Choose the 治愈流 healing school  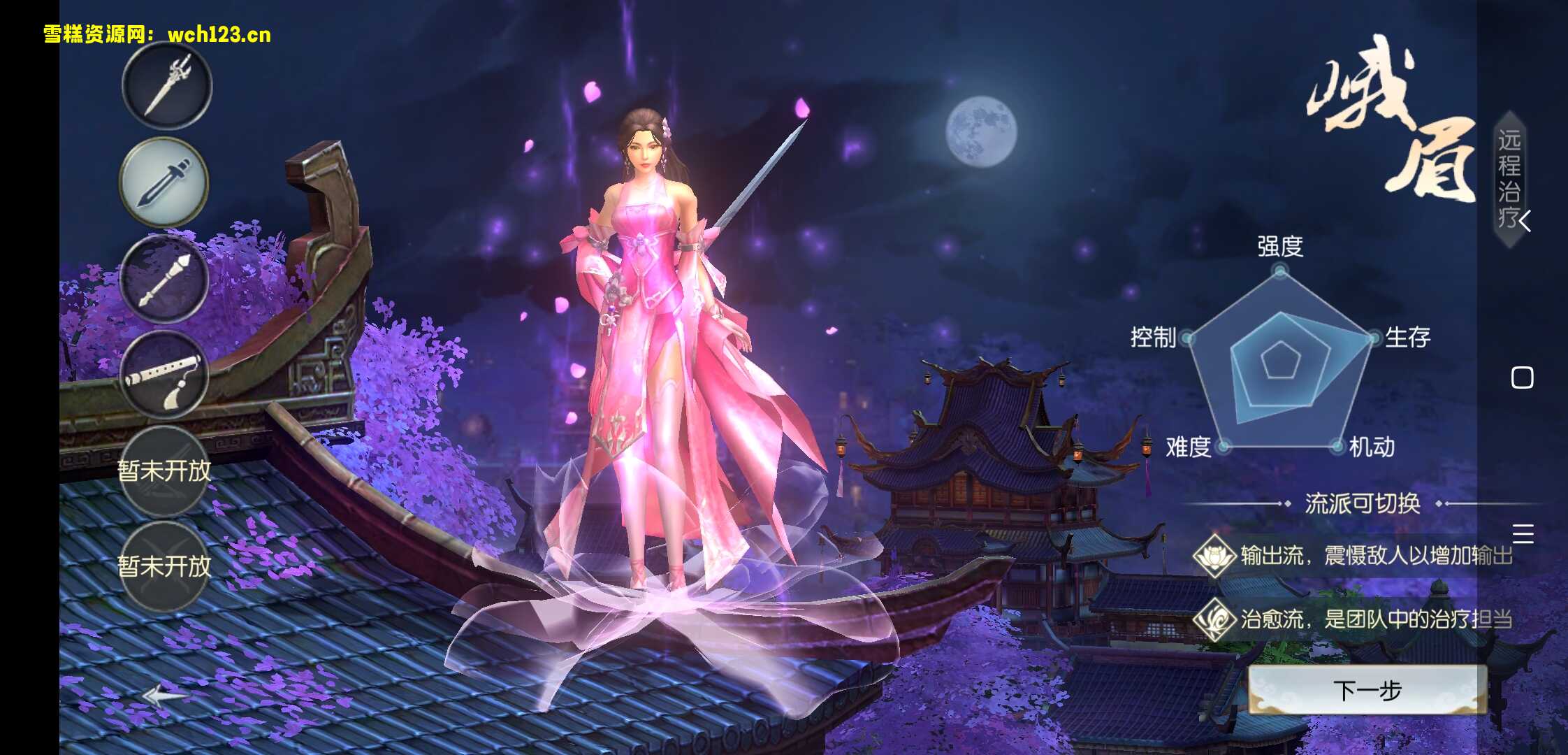pos(1353,619)
